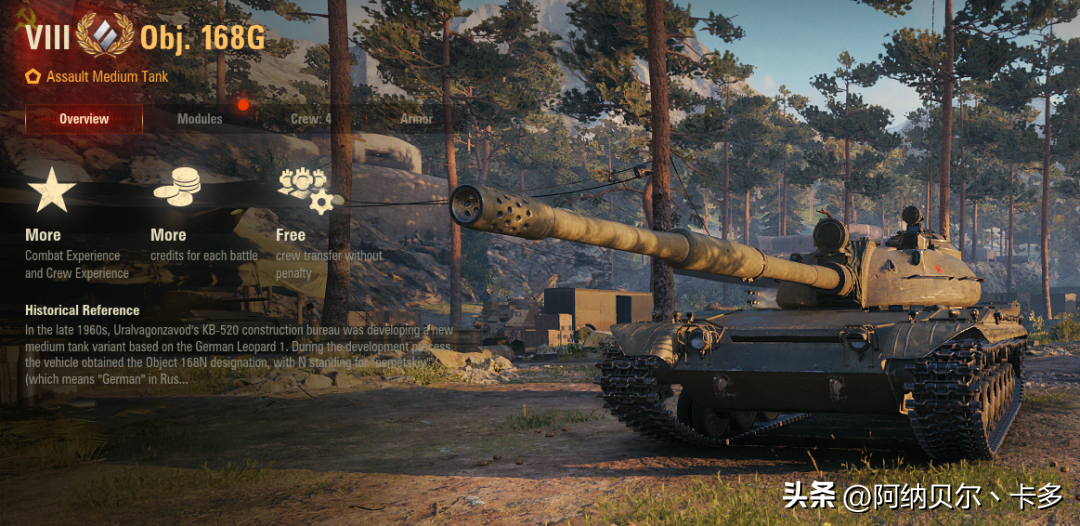Click the star combat experience bonus icon
Viewport: 1080px width, 526px height.
coord(52,191)
